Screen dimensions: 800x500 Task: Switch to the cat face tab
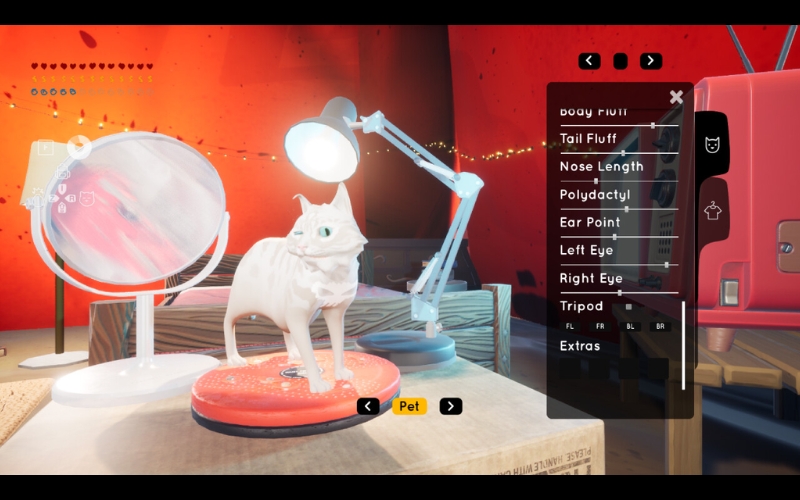(712, 145)
